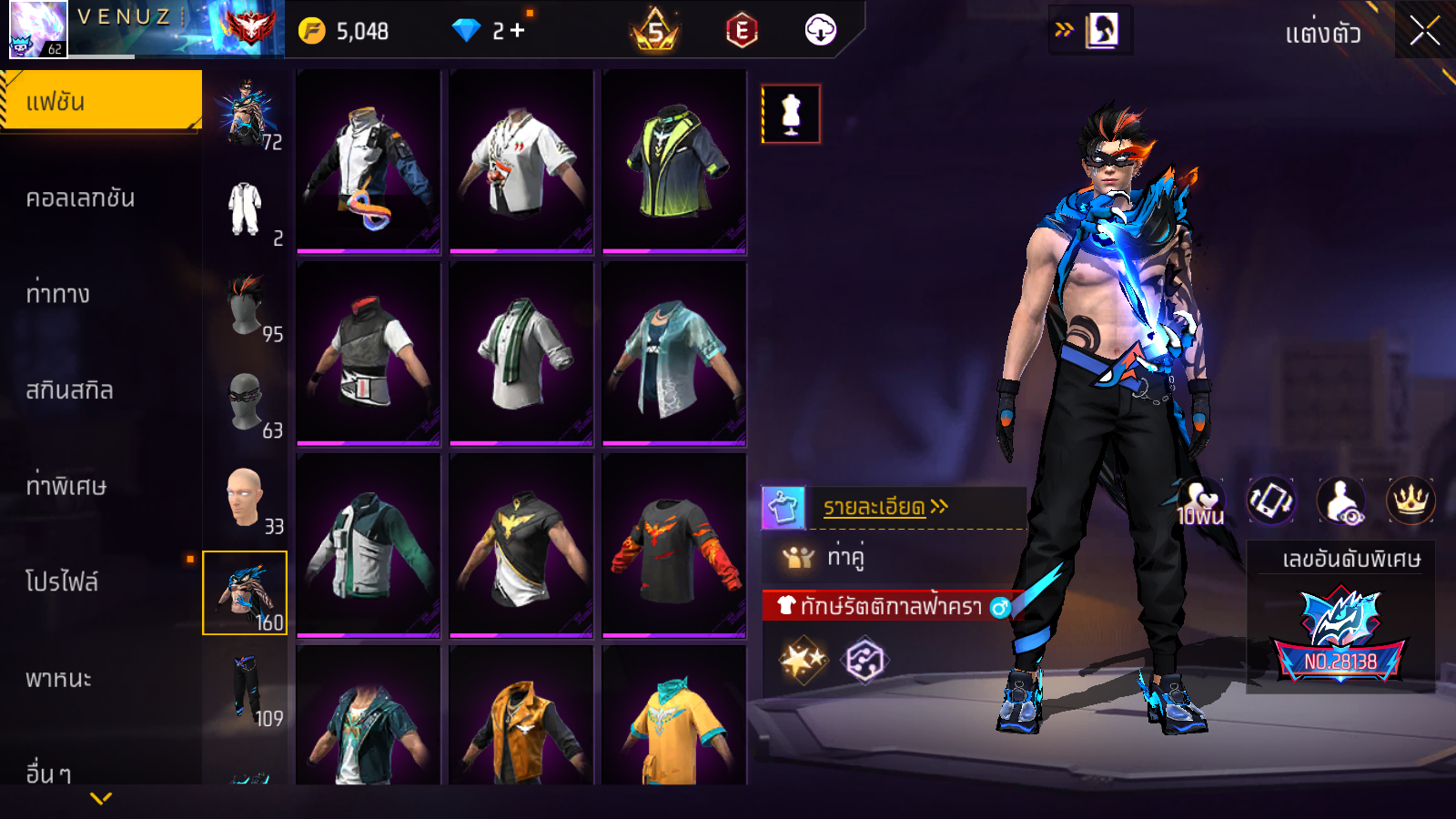The height and width of the screenshot is (819, 1456).
Task: Choose the neon green and black jacket
Action: 674,162
